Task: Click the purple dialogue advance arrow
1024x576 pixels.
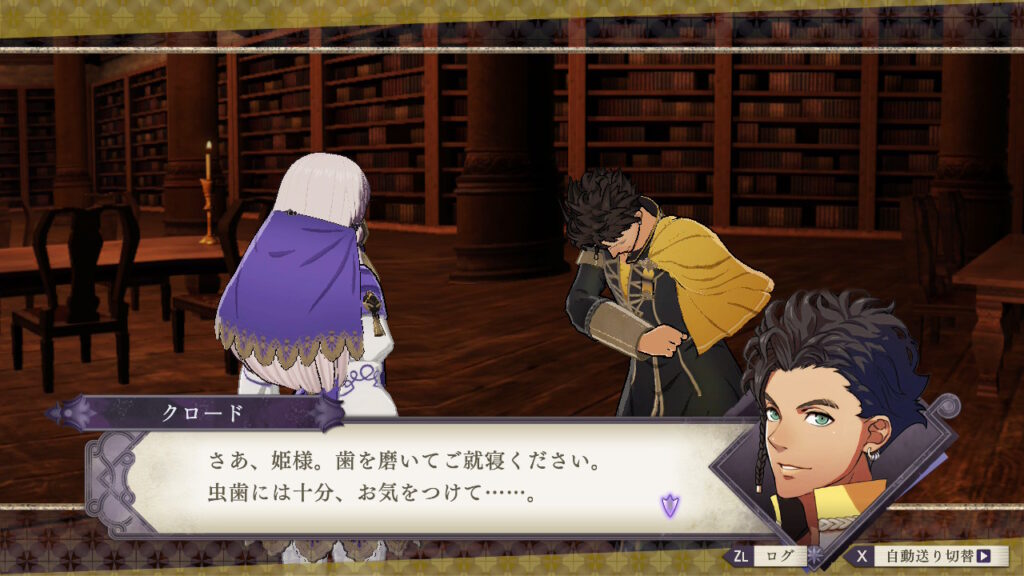Action: tap(669, 506)
